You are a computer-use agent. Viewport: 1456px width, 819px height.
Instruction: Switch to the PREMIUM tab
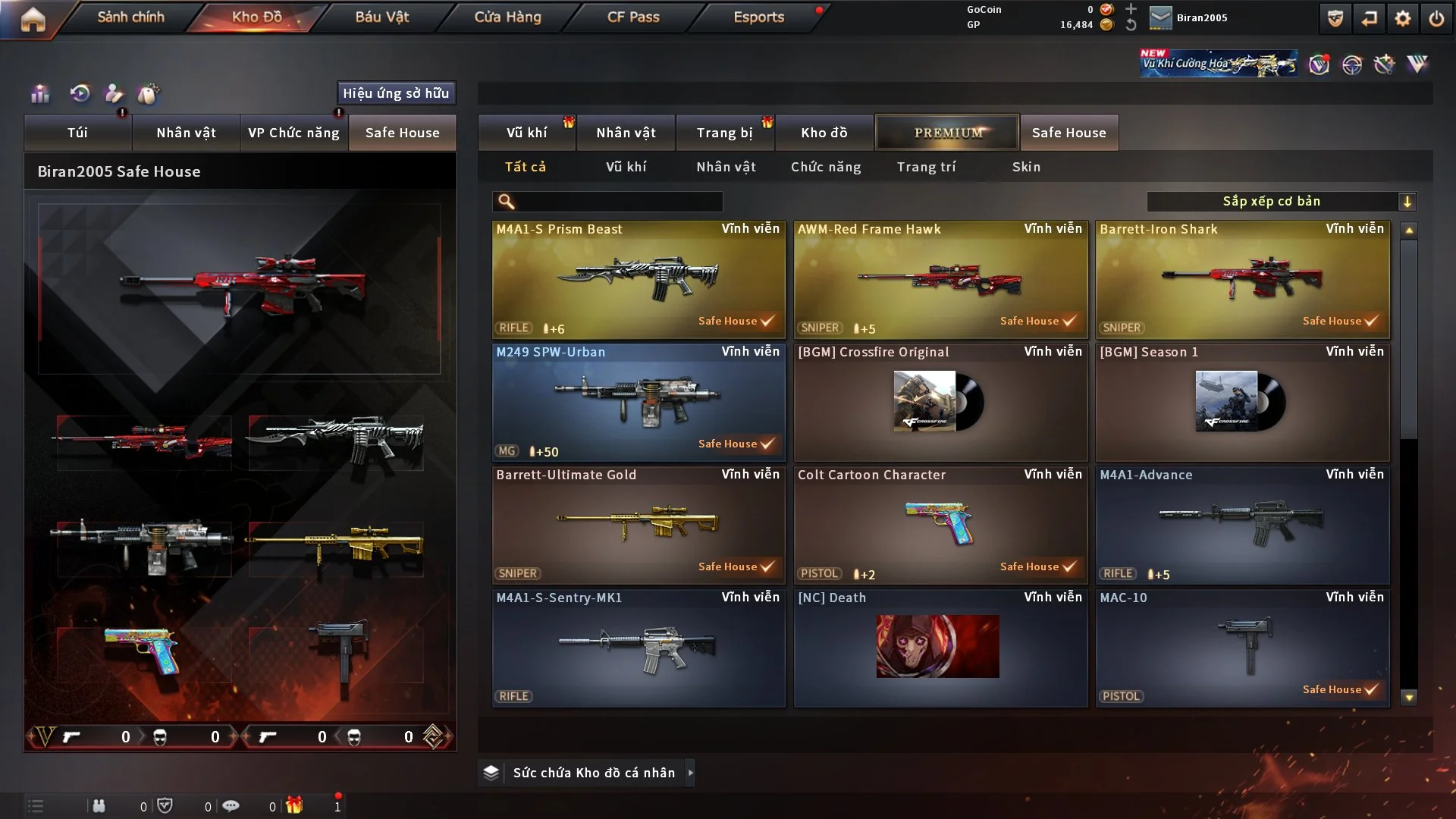point(947,133)
